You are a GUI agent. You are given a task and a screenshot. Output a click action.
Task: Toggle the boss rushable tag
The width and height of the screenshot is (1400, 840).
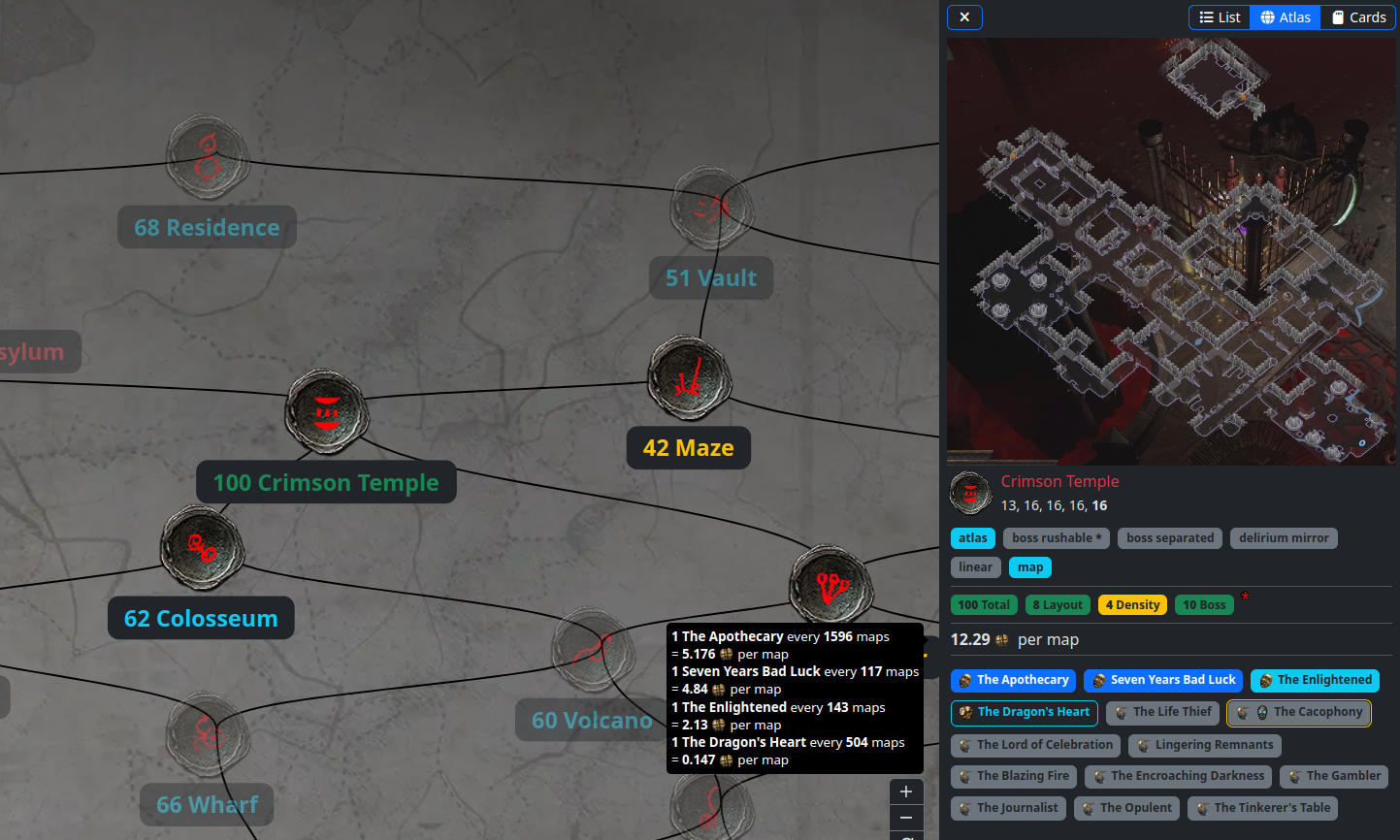click(1057, 538)
